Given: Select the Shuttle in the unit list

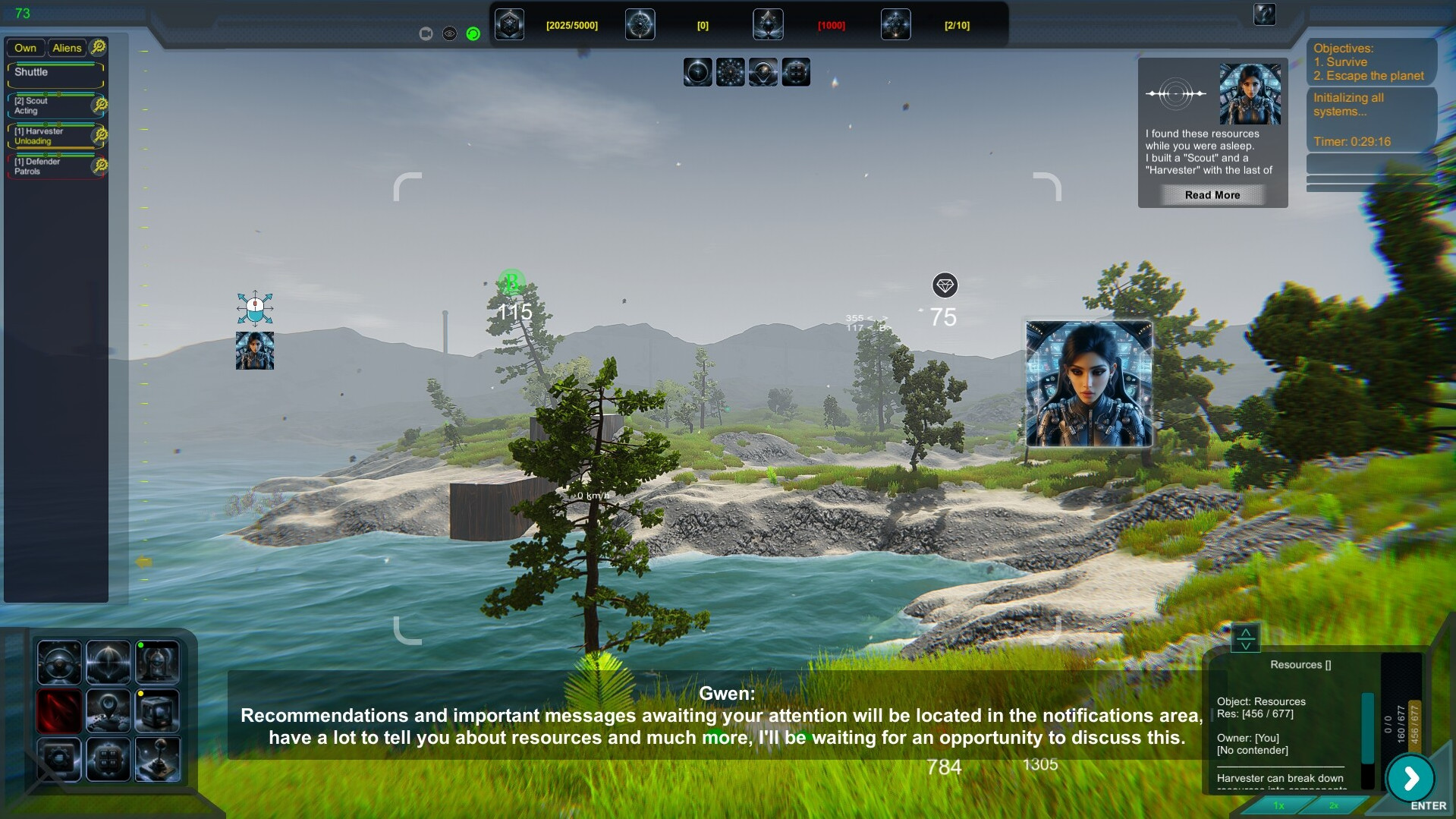Looking at the screenshot, I should [55, 73].
